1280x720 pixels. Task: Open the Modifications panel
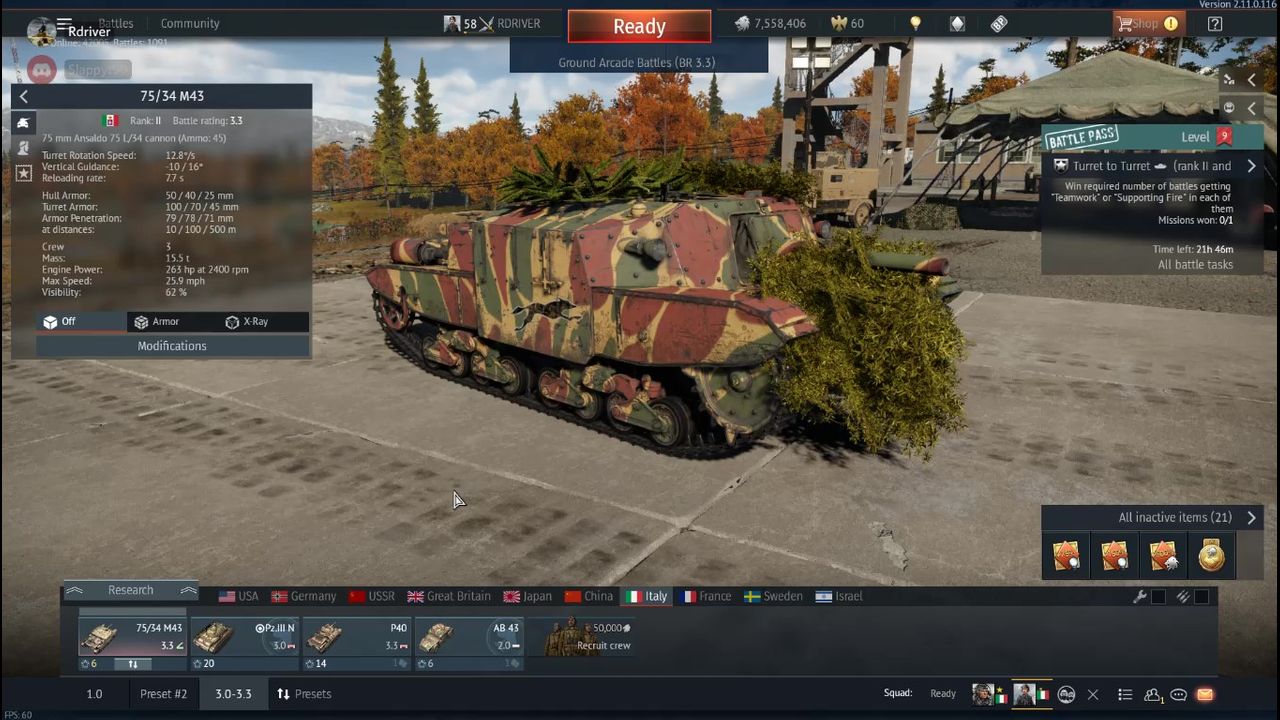[172, 346]
